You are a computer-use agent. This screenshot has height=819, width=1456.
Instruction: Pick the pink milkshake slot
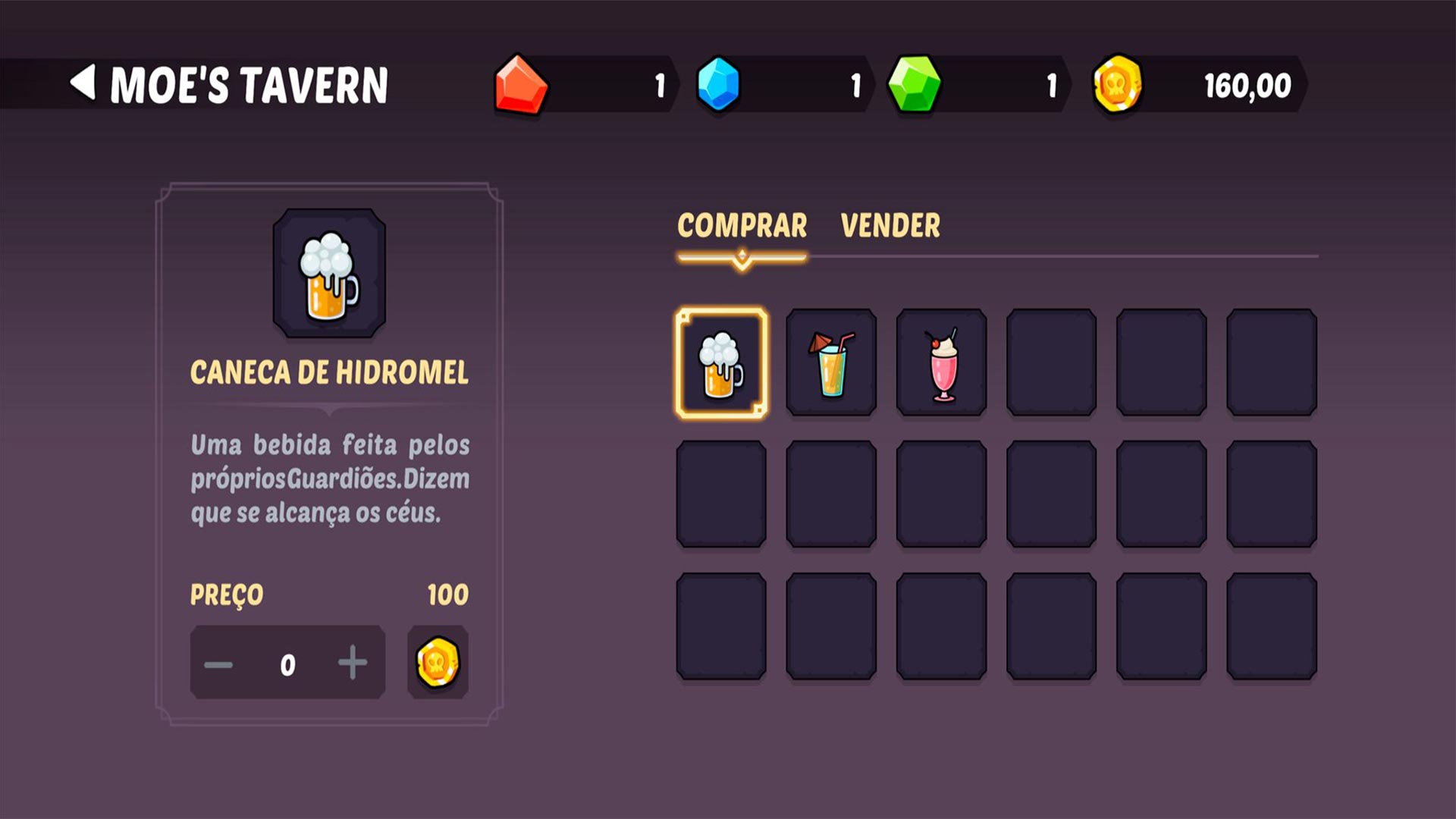(942, 363)
